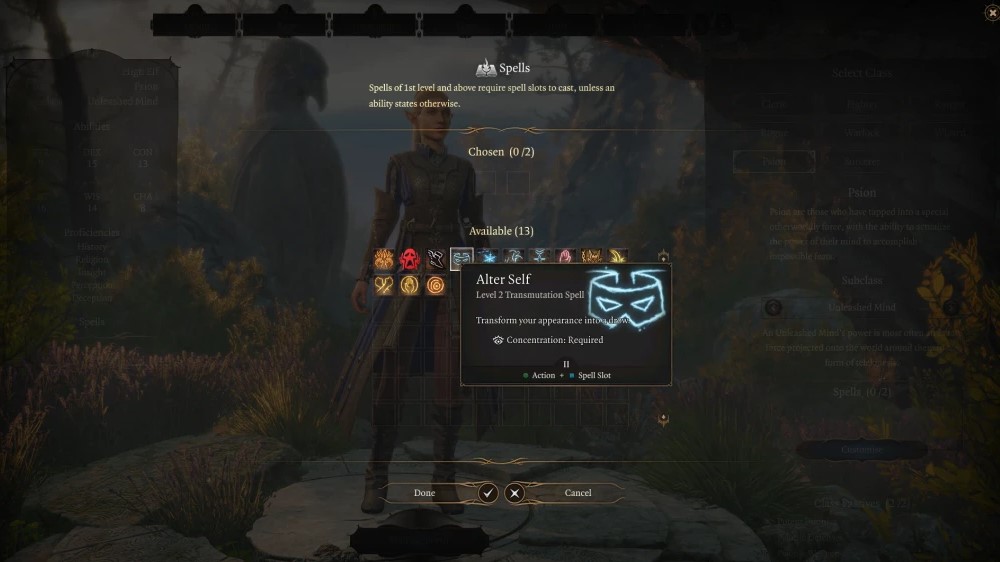The height and width of the screenshot is (562, 1000).
Task: Select the Alter Self mask spell
Action: (461, 260)
